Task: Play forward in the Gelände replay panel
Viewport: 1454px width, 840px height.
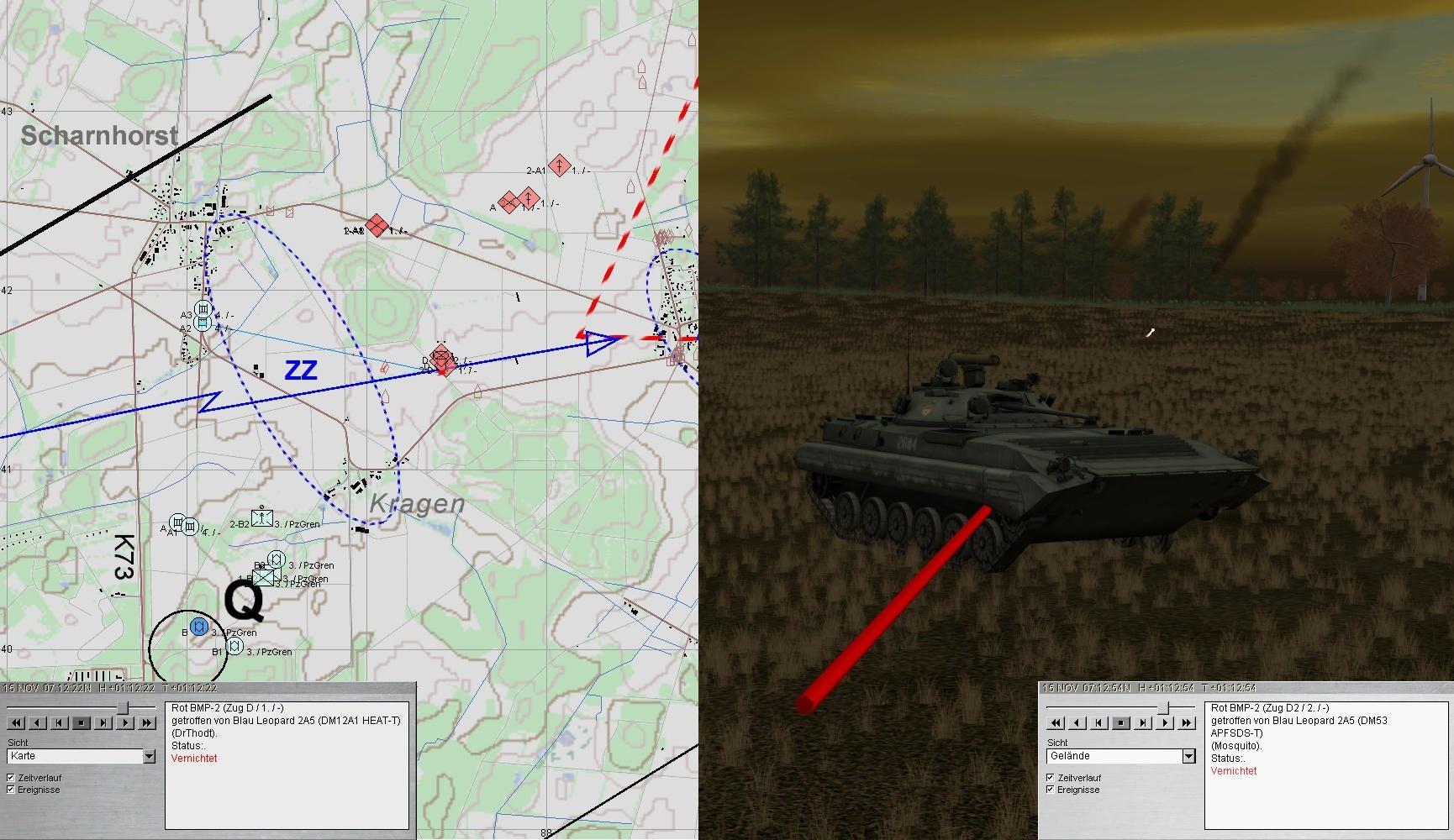Action: pos(1165,722)
